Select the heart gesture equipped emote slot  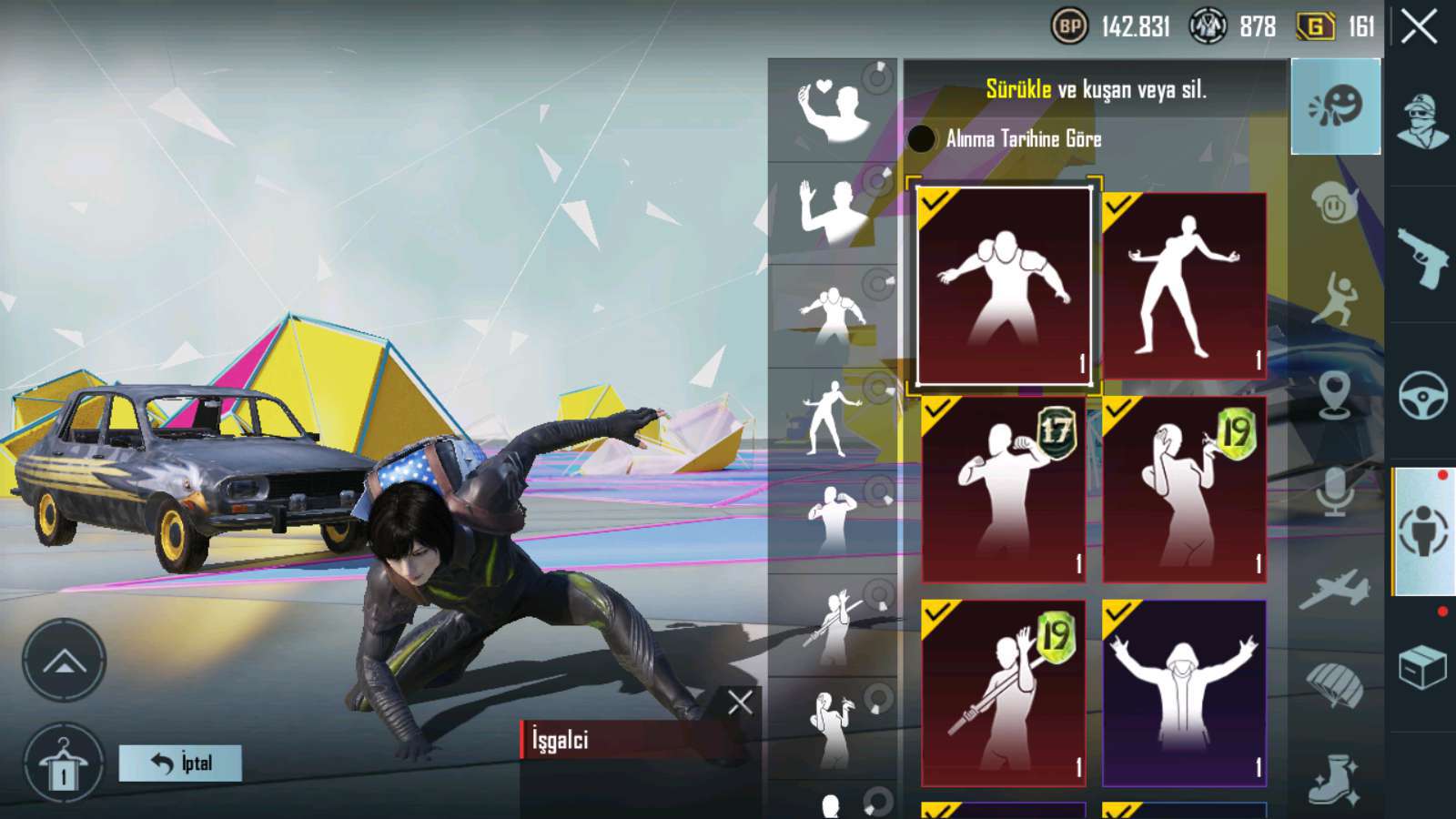pyautogui.click(x=832, y=111)
